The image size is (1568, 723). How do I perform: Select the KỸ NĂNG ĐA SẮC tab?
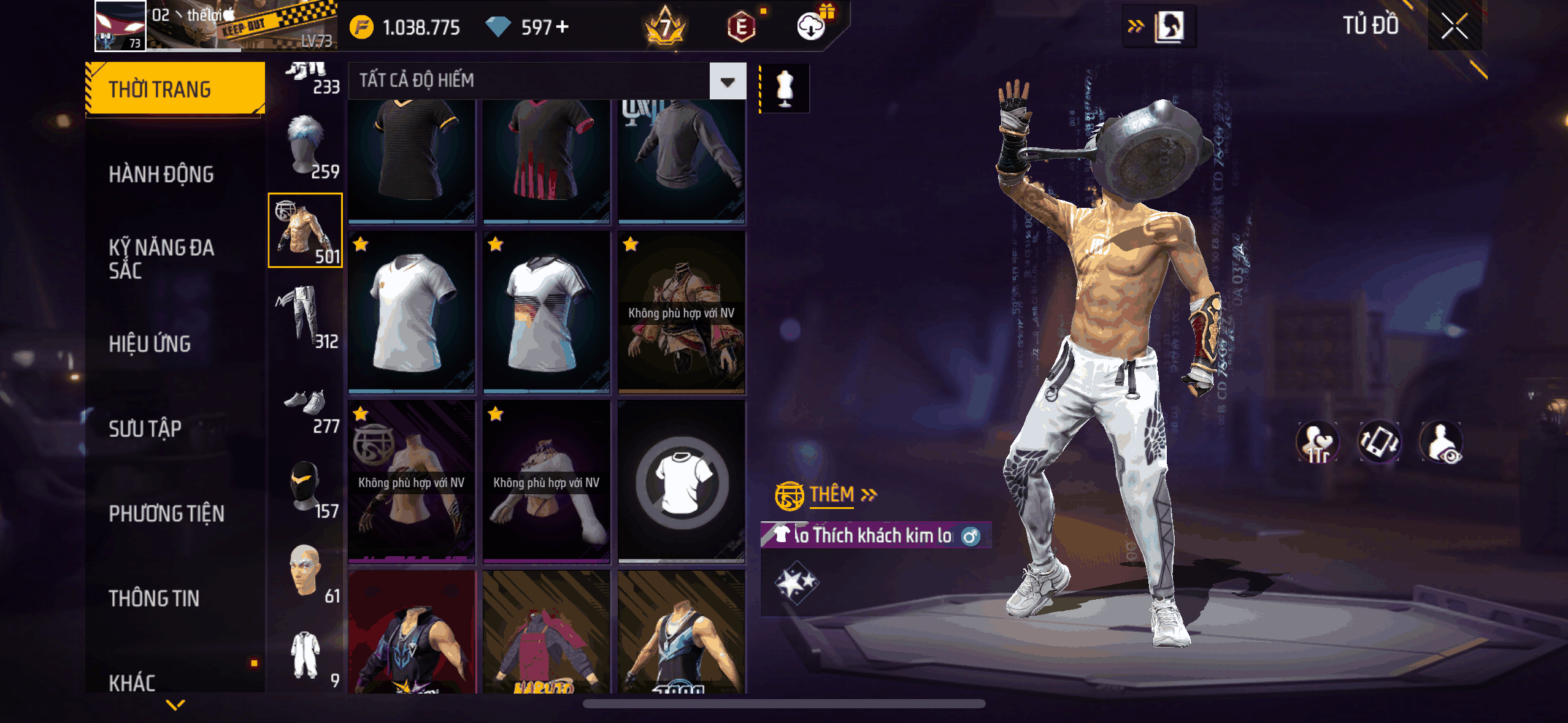tap(161, 259)
